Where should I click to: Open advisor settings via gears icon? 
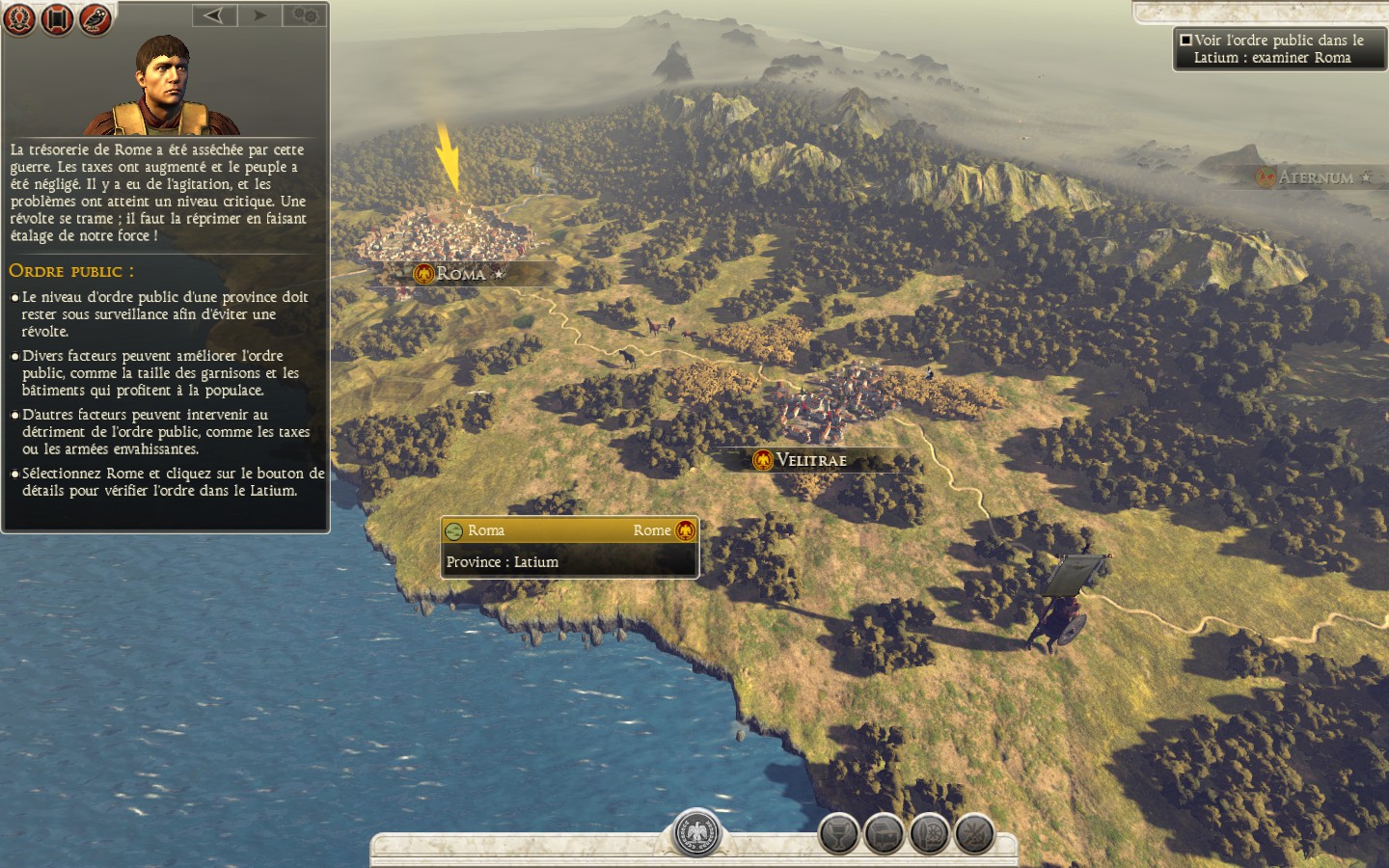click(305, 15)
